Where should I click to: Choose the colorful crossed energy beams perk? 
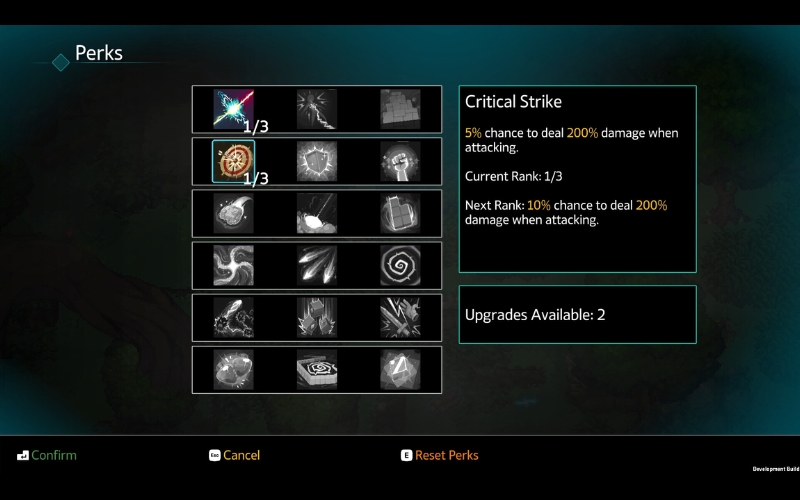233,109
